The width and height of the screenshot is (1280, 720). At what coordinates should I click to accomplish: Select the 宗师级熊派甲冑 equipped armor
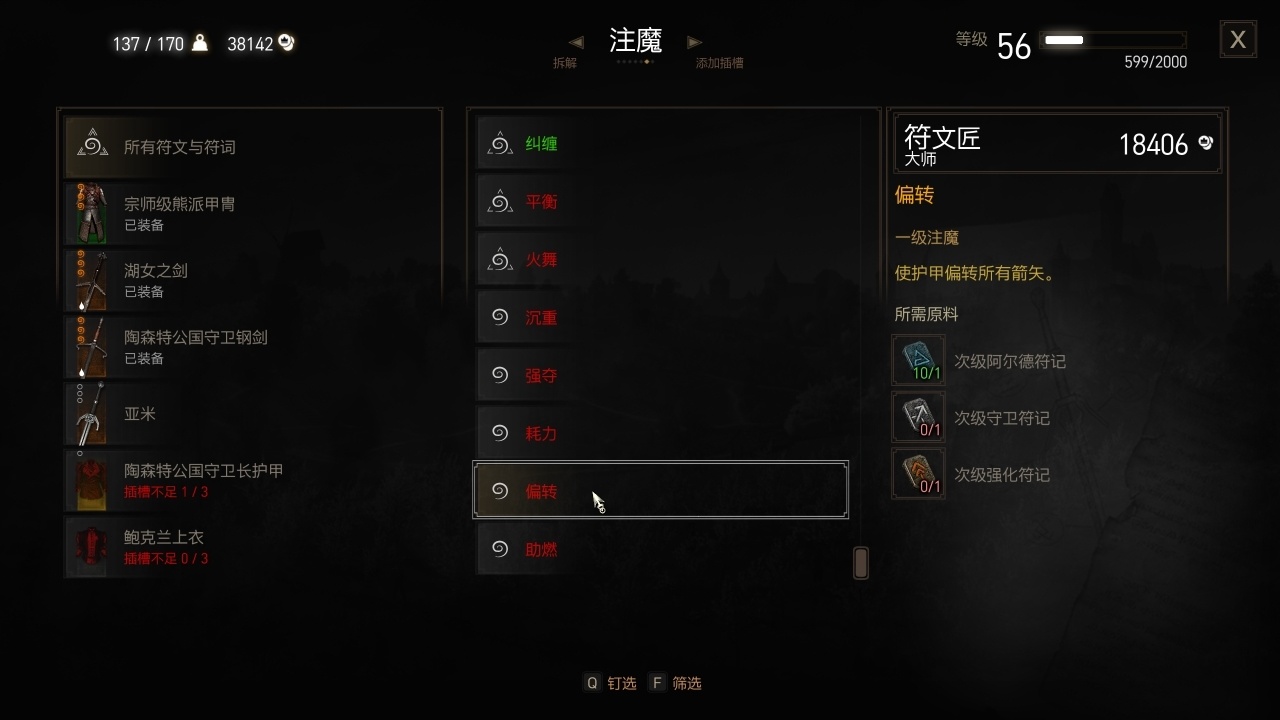point(88,213)
